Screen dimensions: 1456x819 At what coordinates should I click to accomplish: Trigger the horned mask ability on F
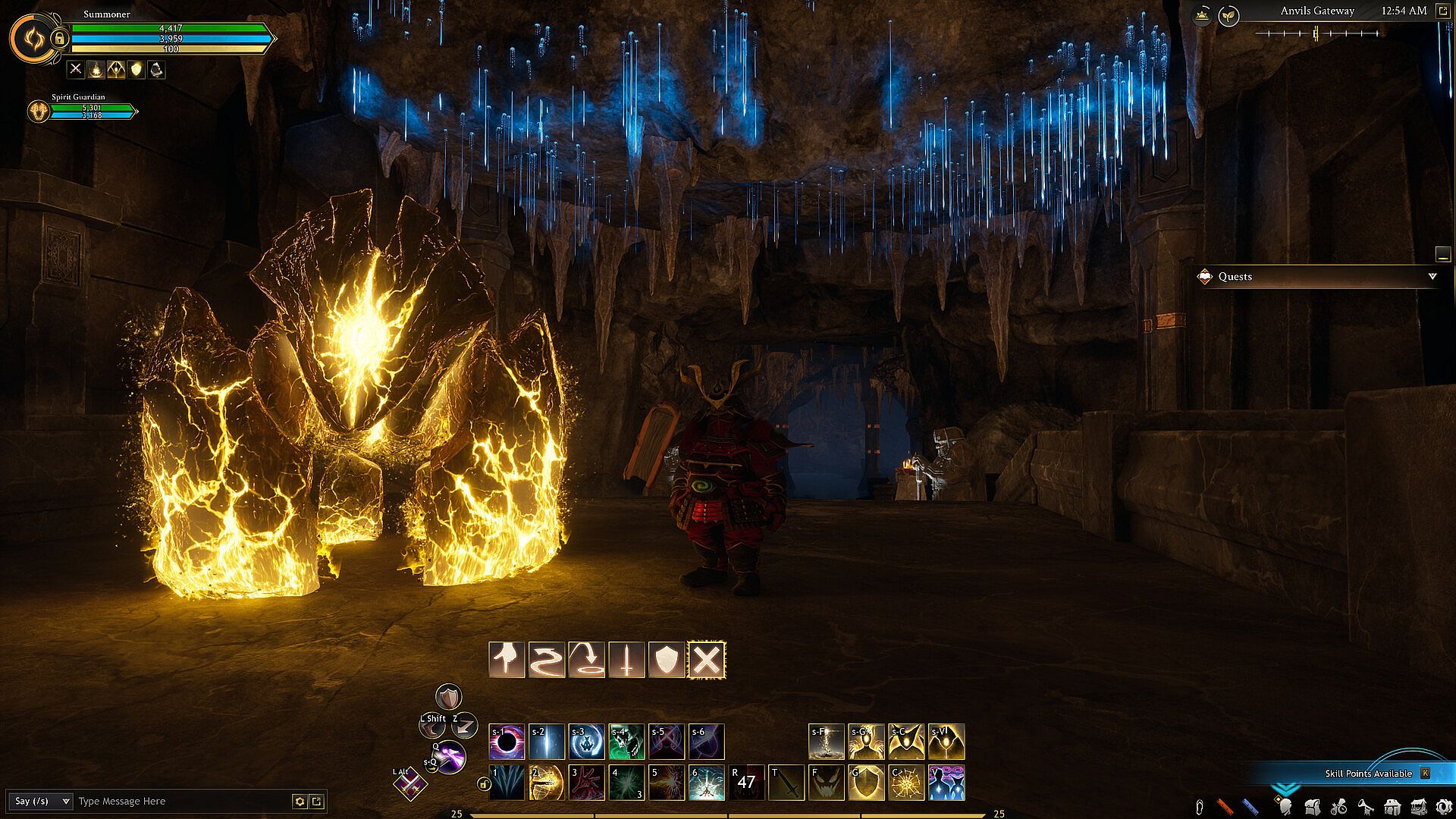[827, 783]
